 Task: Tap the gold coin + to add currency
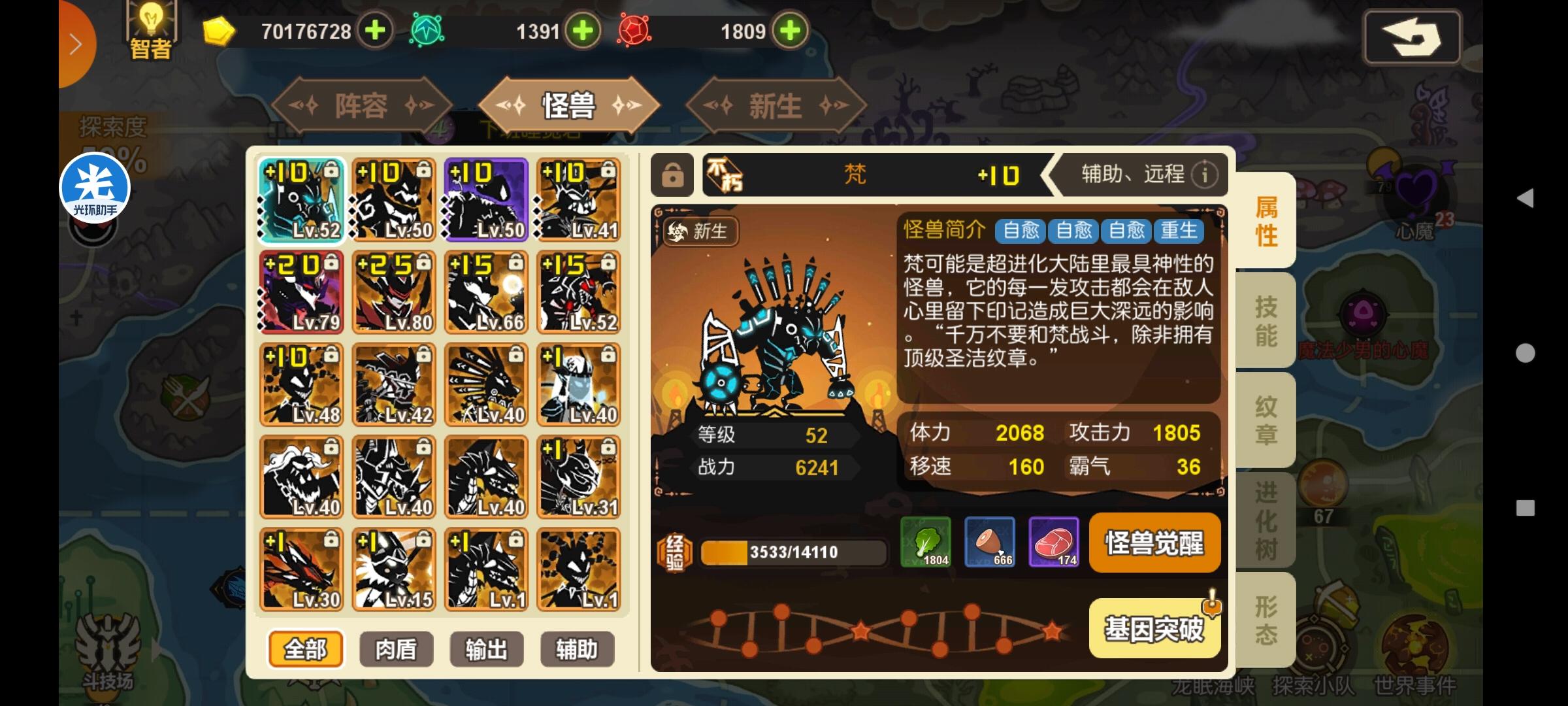click(374, 31)
